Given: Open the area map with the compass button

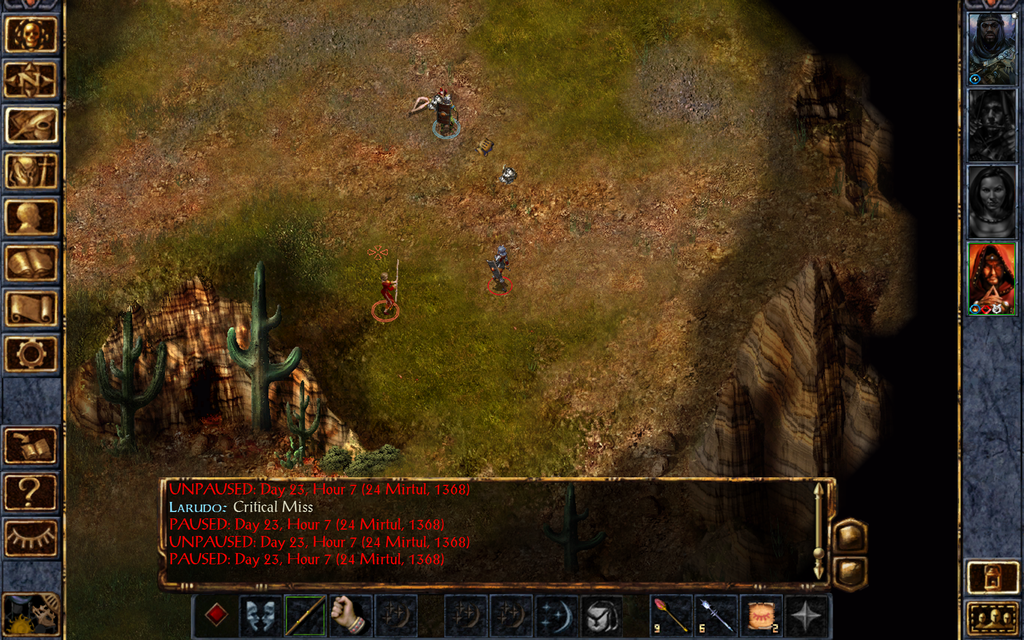Looking at the screenshot, I should tap(30, 80).
